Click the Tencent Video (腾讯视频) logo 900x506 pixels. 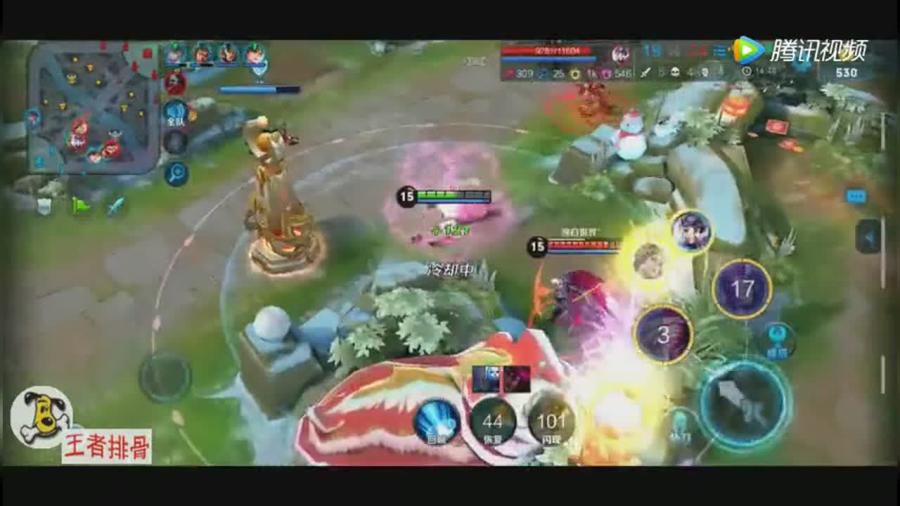tap(799, 50)
